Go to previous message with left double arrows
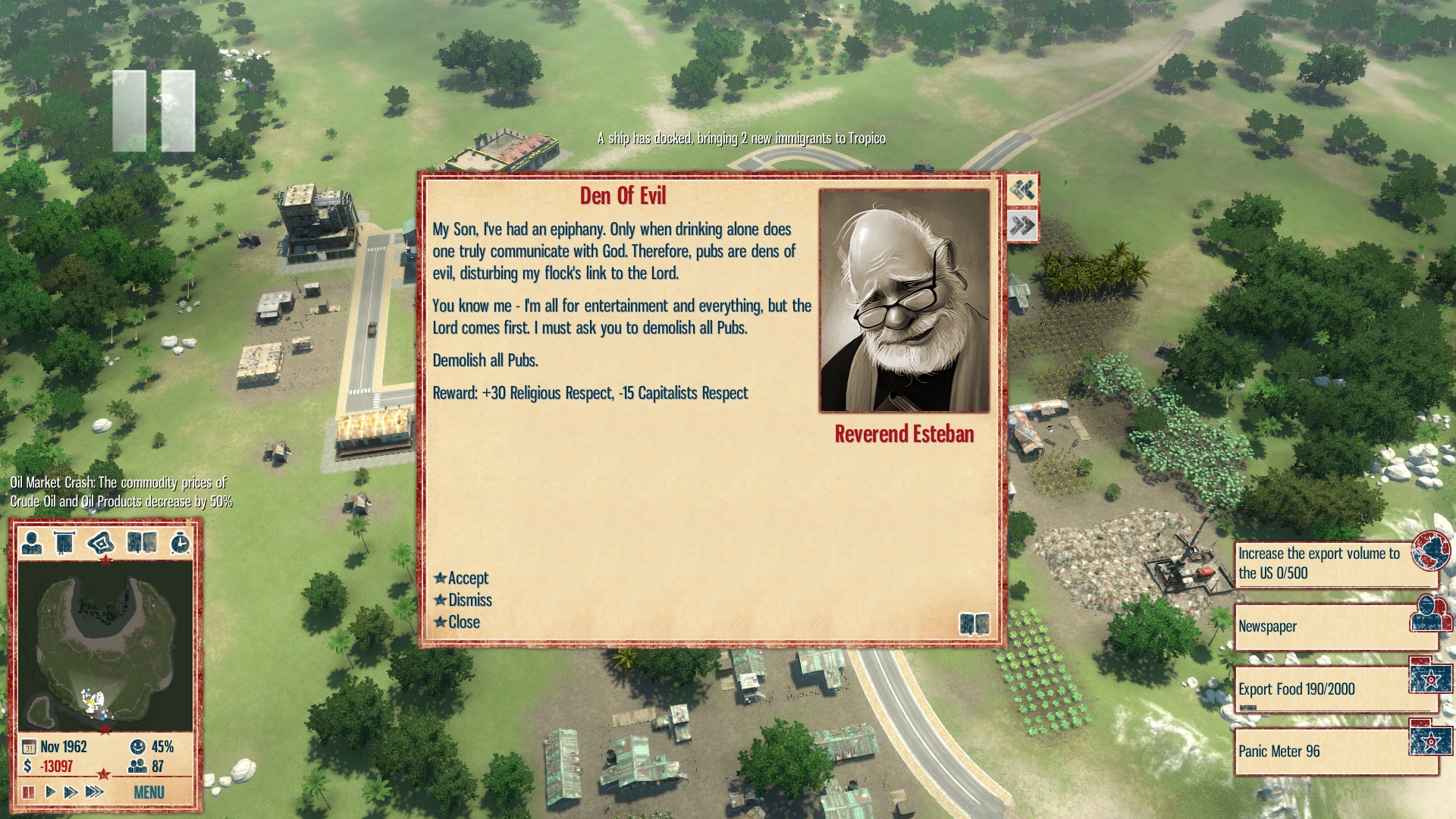Screen dimensions: 1456x819 point(1022,190)
